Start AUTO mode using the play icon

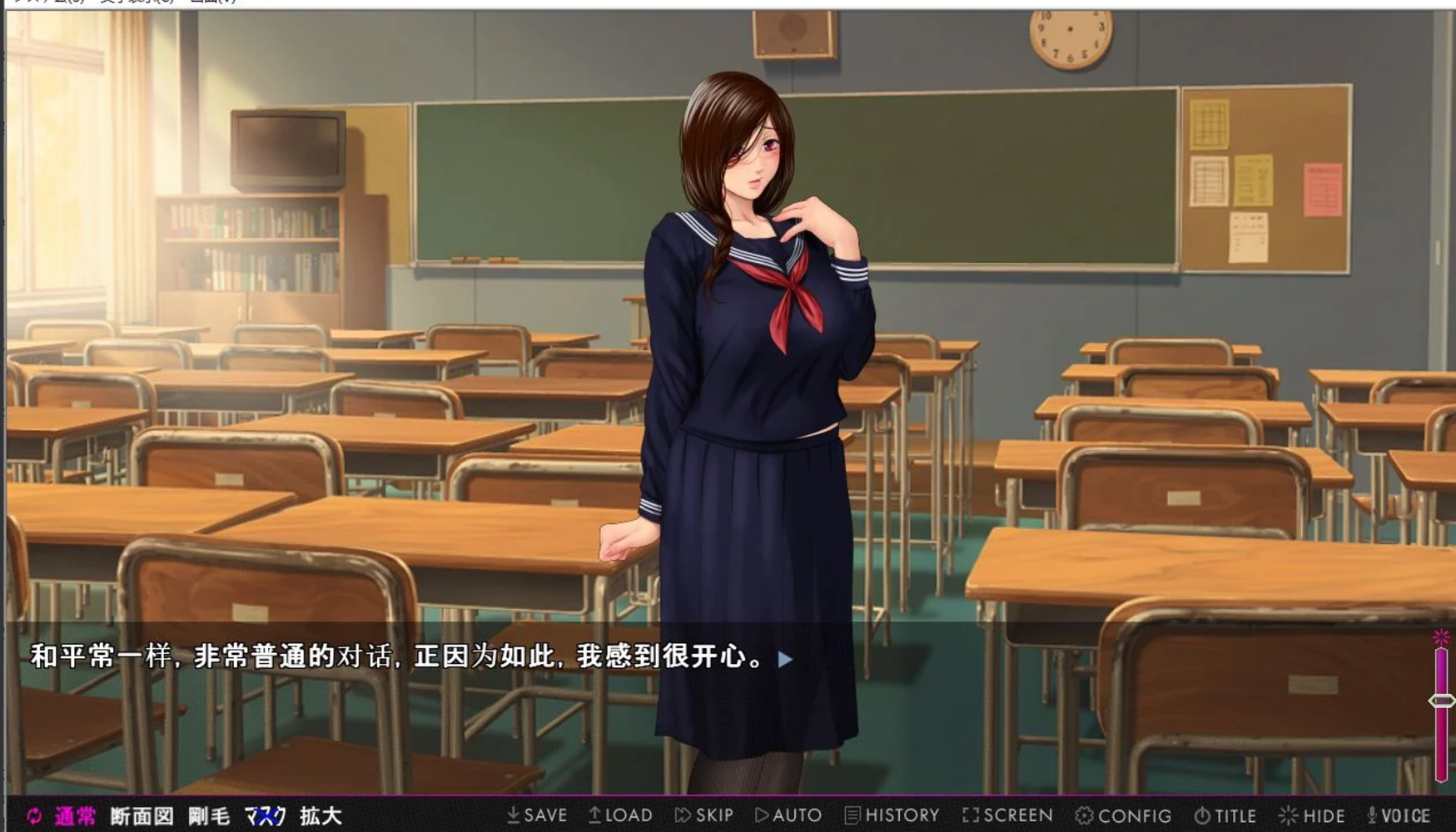762,815
